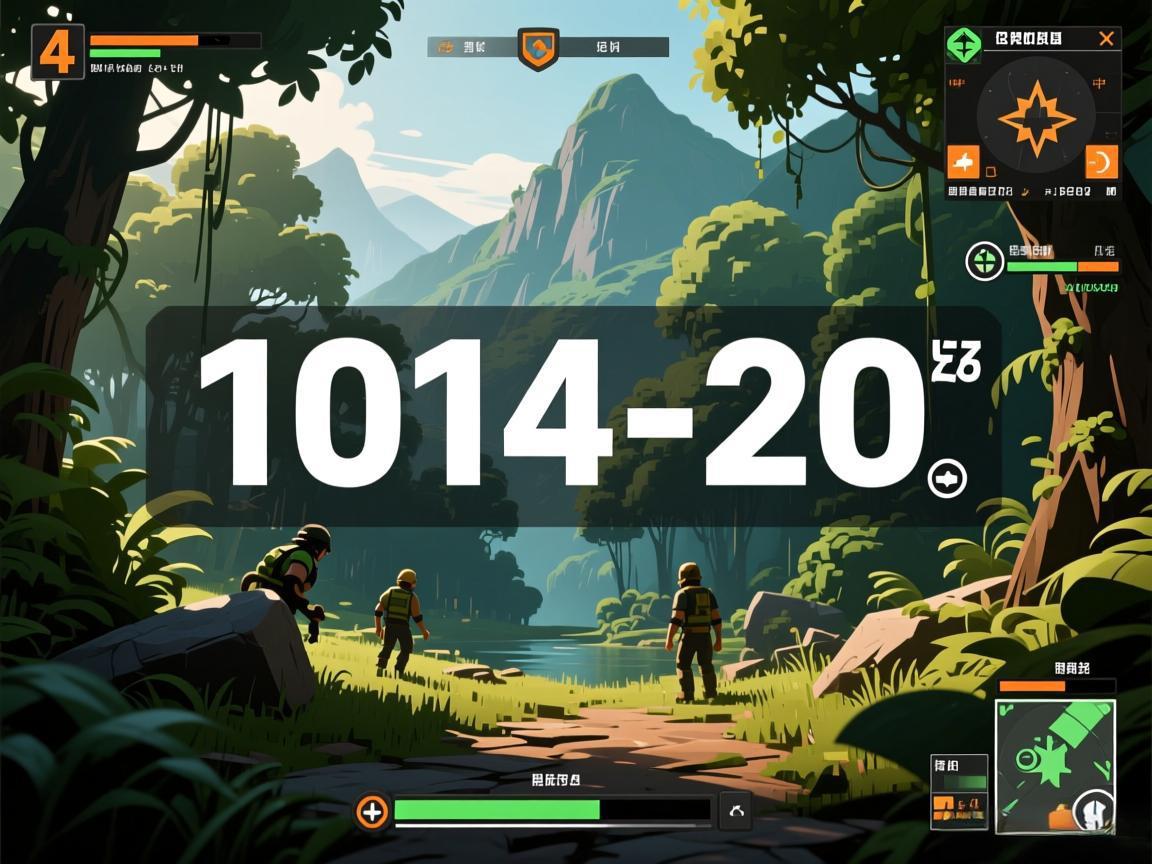Activate the orange crescent button right of the compass

[1101, 162]
